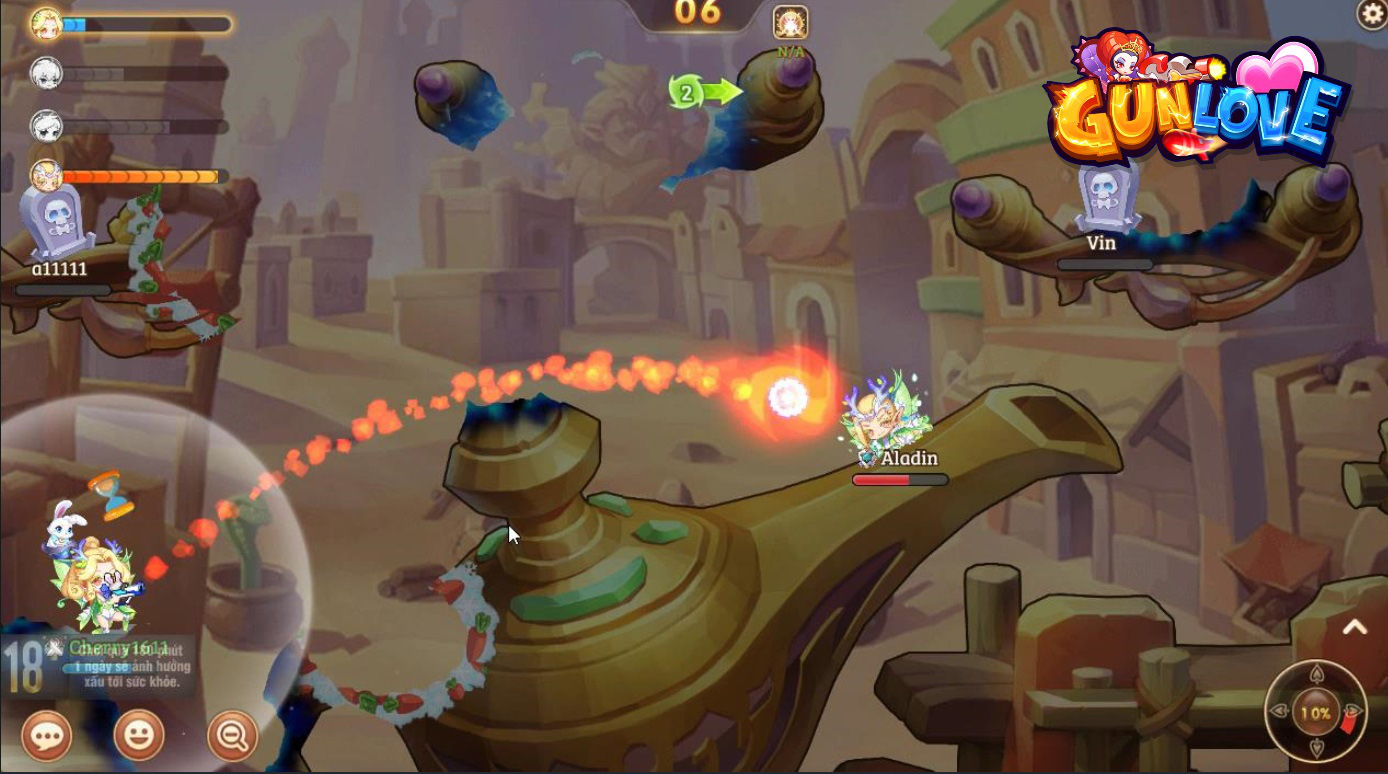This screenshot has width=1388, height=774.
Task: Open the chat bubble icon
Action: pos(46,736)
